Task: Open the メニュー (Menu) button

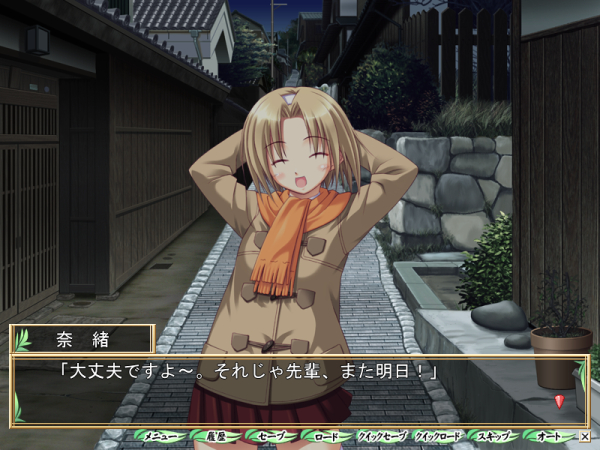Action: [x=160, y=437]
